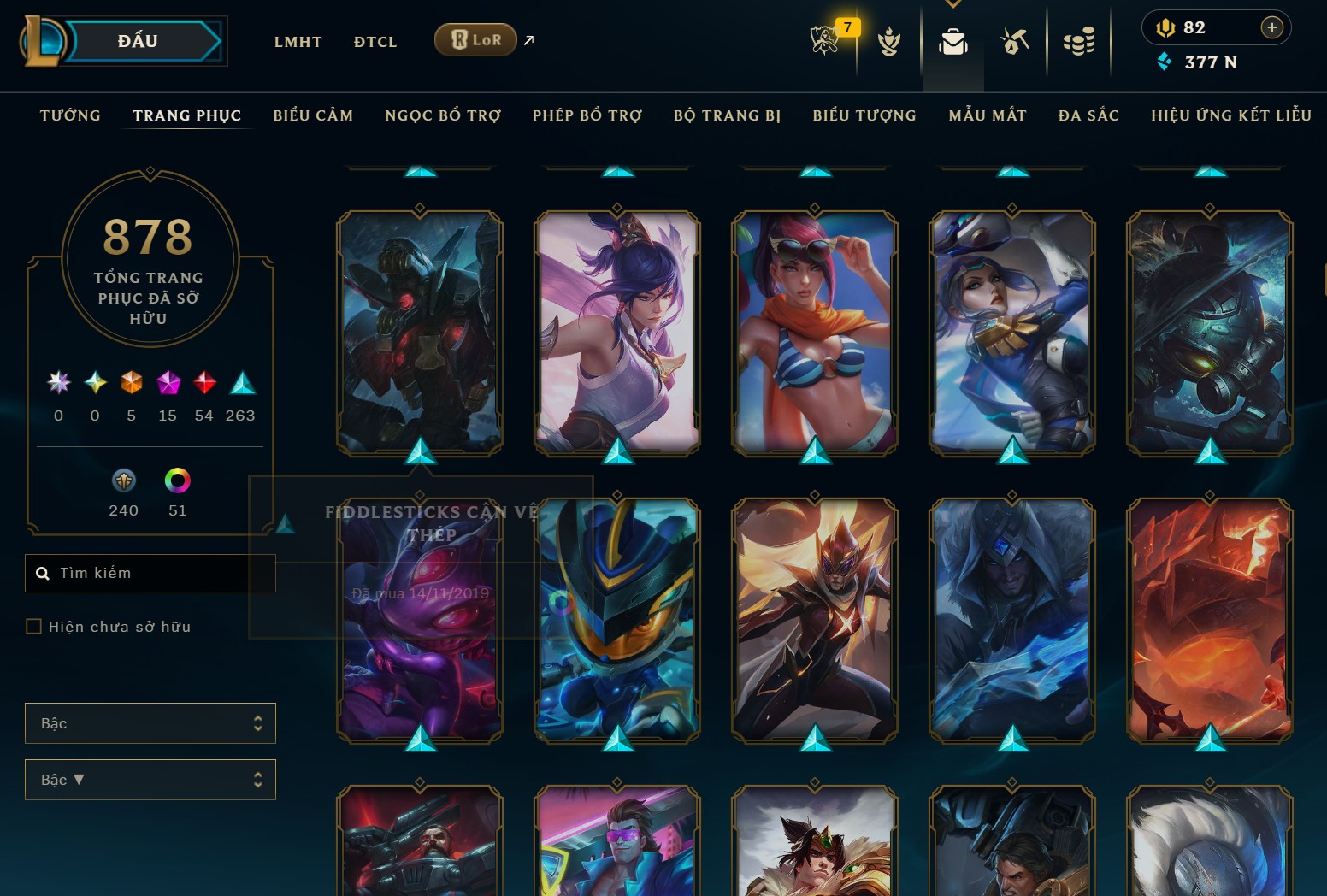Click the plus button to purchase RP

(x=1273, y=27)
